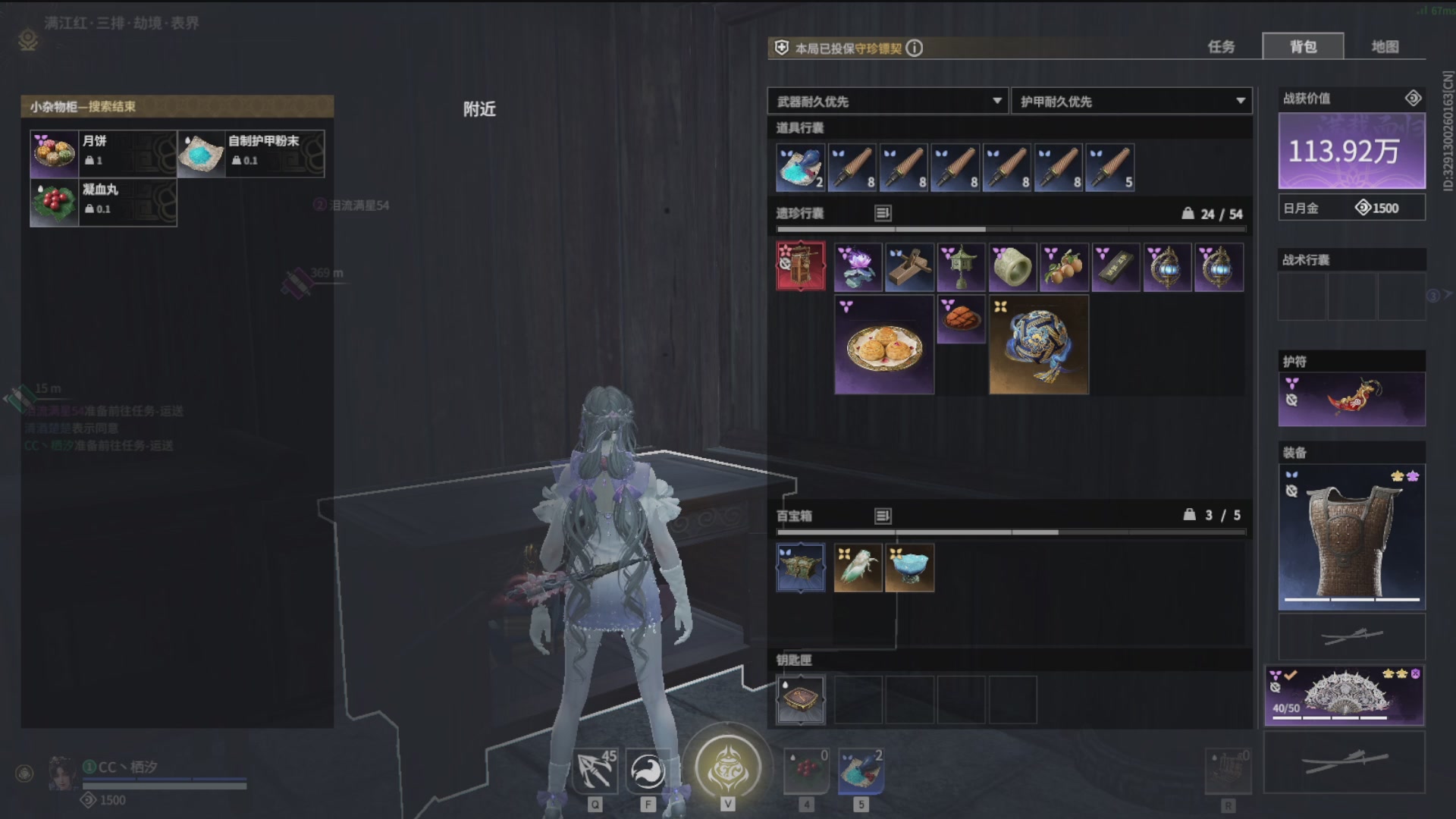This screenshot has width=1456, height=819.
Task: Switch to the 任务 tab
Action: coord(1221,47)
